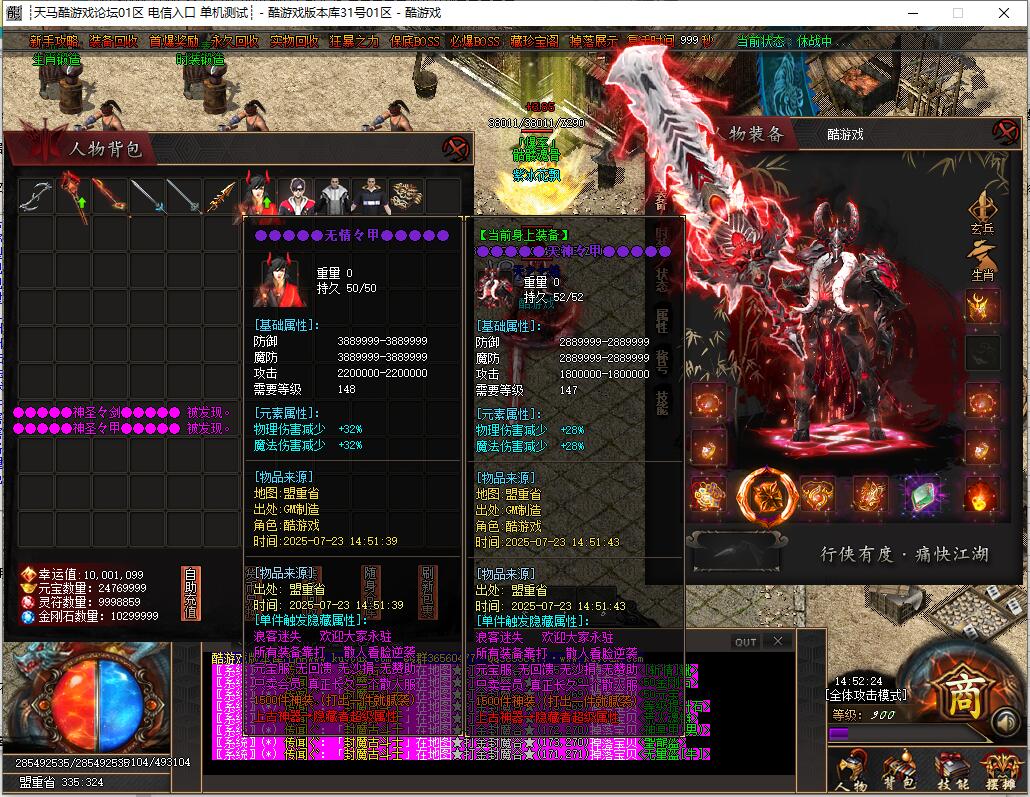
Task: Open the 掉落展示 drop showcase
Action: (593, 41)
